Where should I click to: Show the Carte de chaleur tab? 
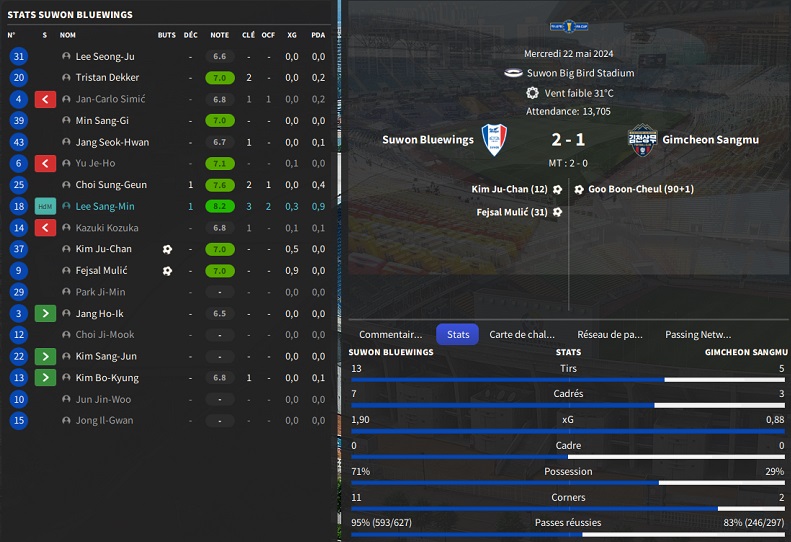click(x=521, y=335)
